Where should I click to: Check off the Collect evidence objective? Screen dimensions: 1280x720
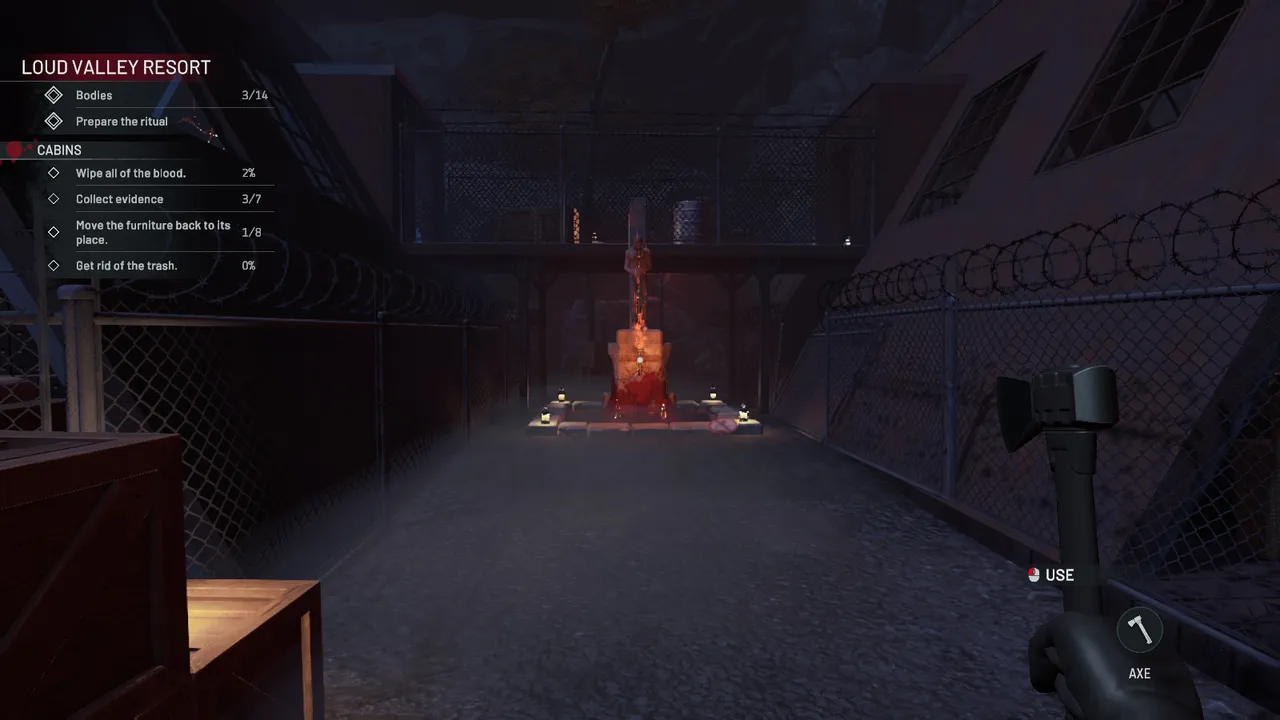pyautogui.click(x=119, y=198)
